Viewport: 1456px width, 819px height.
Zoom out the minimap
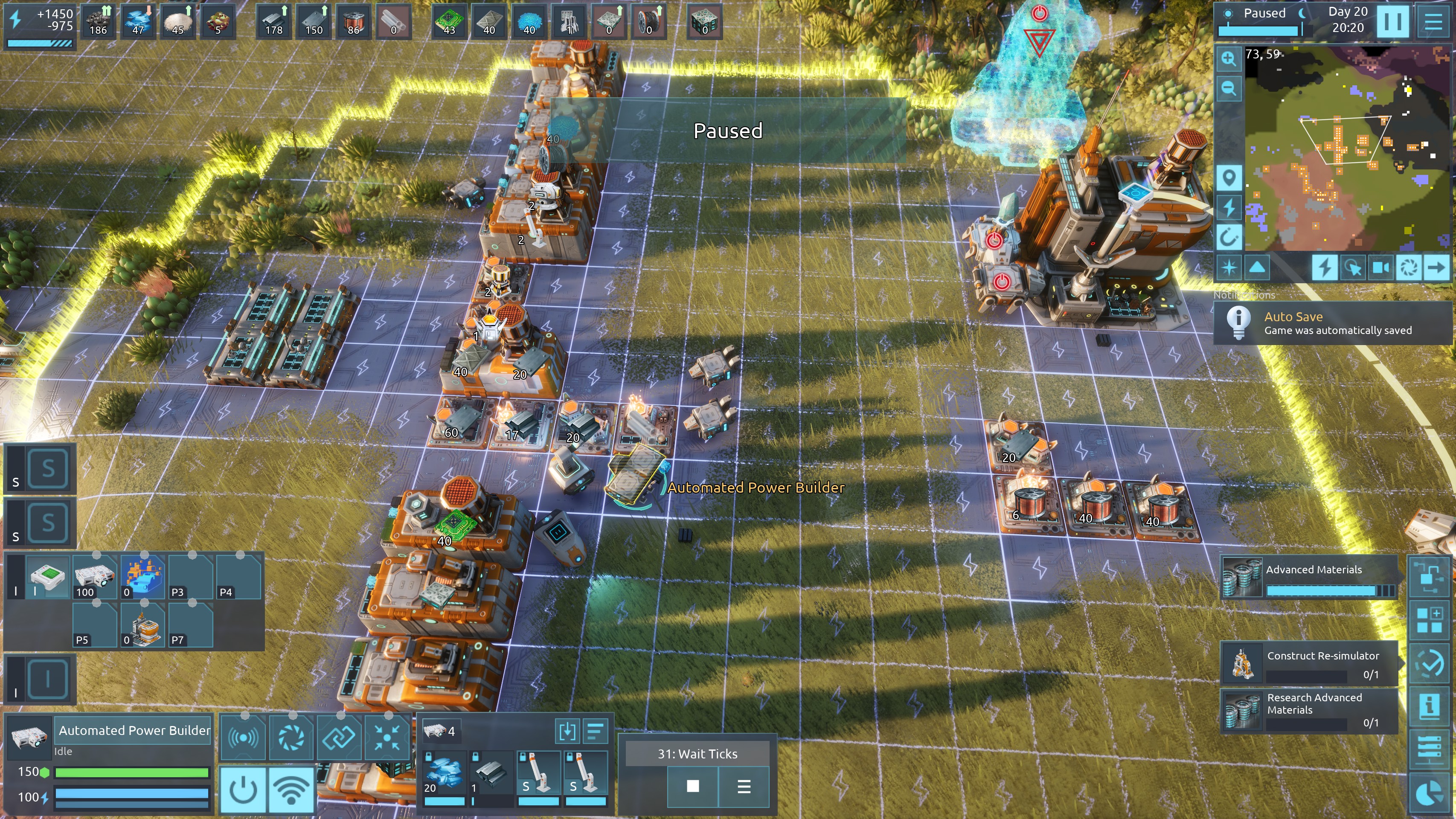[x=1228, y=88]
